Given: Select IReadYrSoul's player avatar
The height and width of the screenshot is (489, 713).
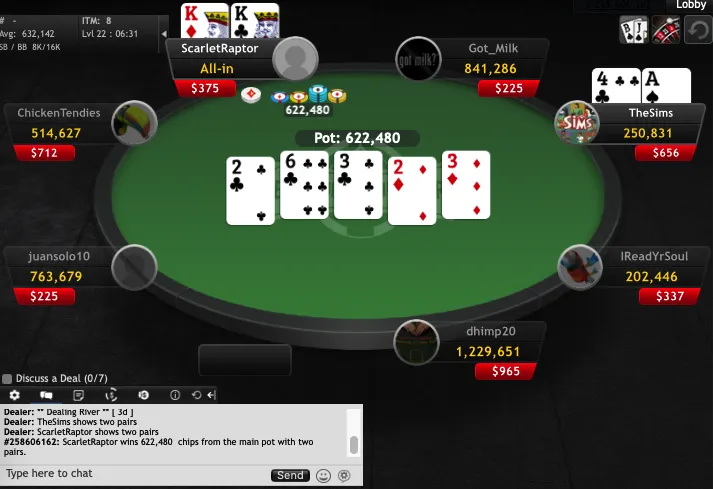Looking at the screenshot, I should [580, 267].
